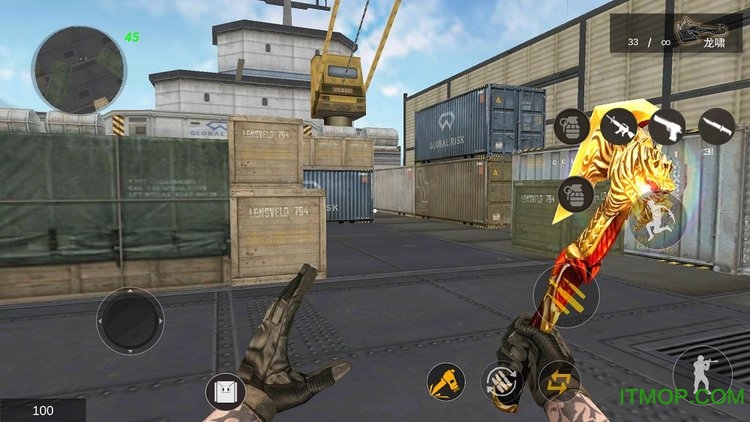Open the circular radar minimap
Image resolution: width=750 pixels, height=422 pixels.
78,69
